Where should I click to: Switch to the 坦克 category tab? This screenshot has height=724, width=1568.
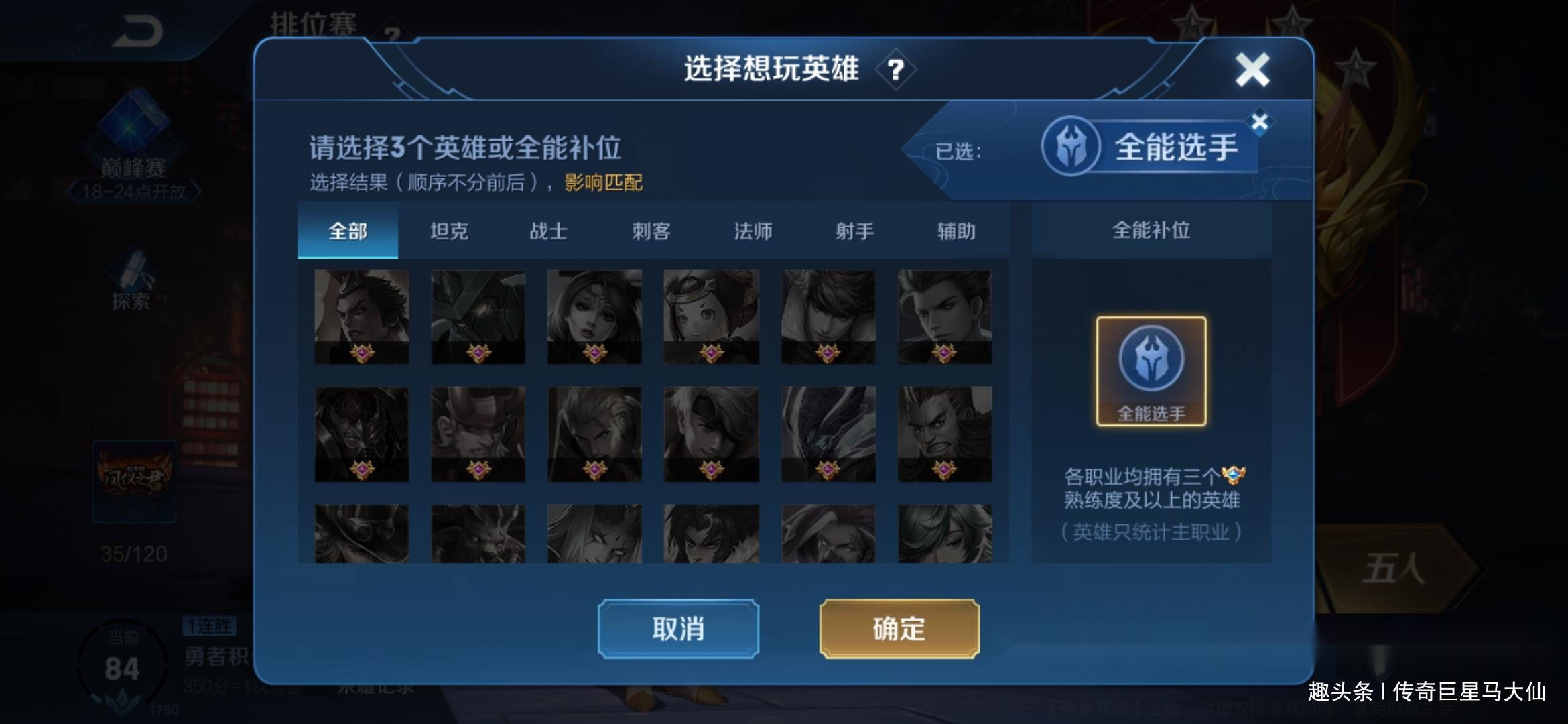coord(450,231)
